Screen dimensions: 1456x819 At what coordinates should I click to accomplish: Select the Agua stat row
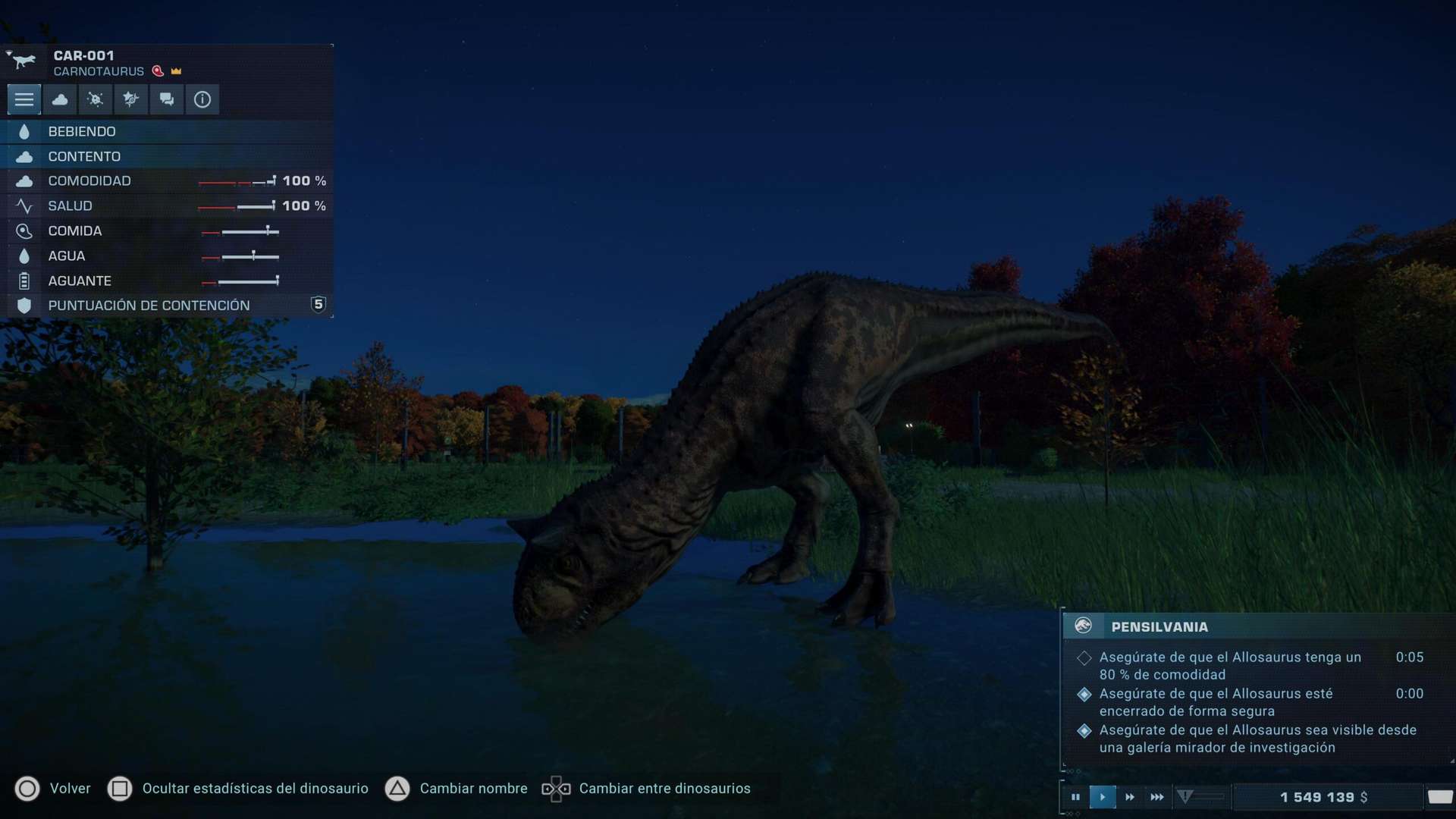(167, 256)
